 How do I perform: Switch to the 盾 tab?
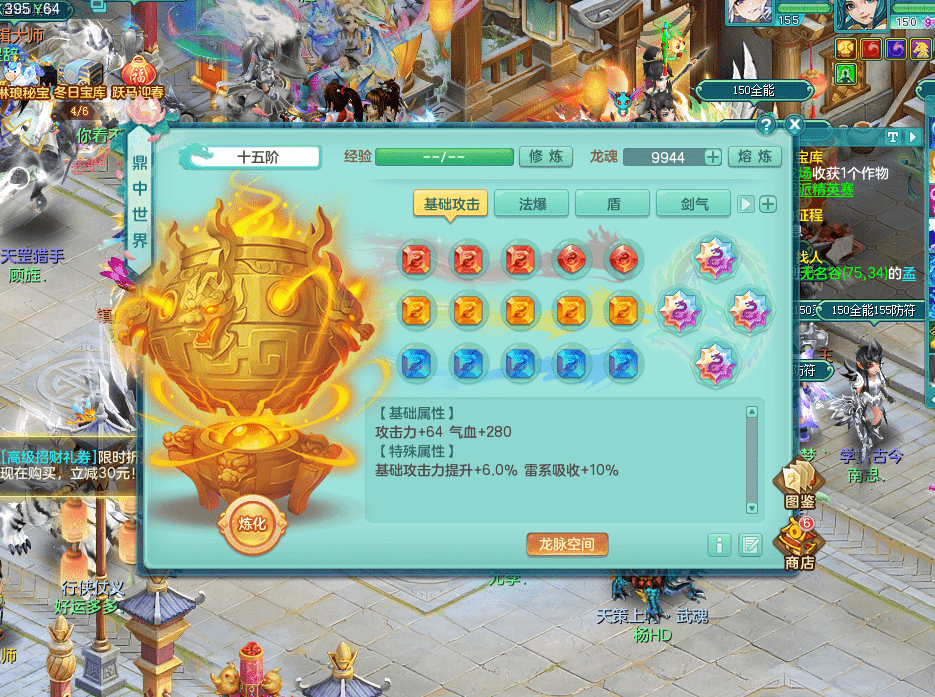(x=613, y=204)
